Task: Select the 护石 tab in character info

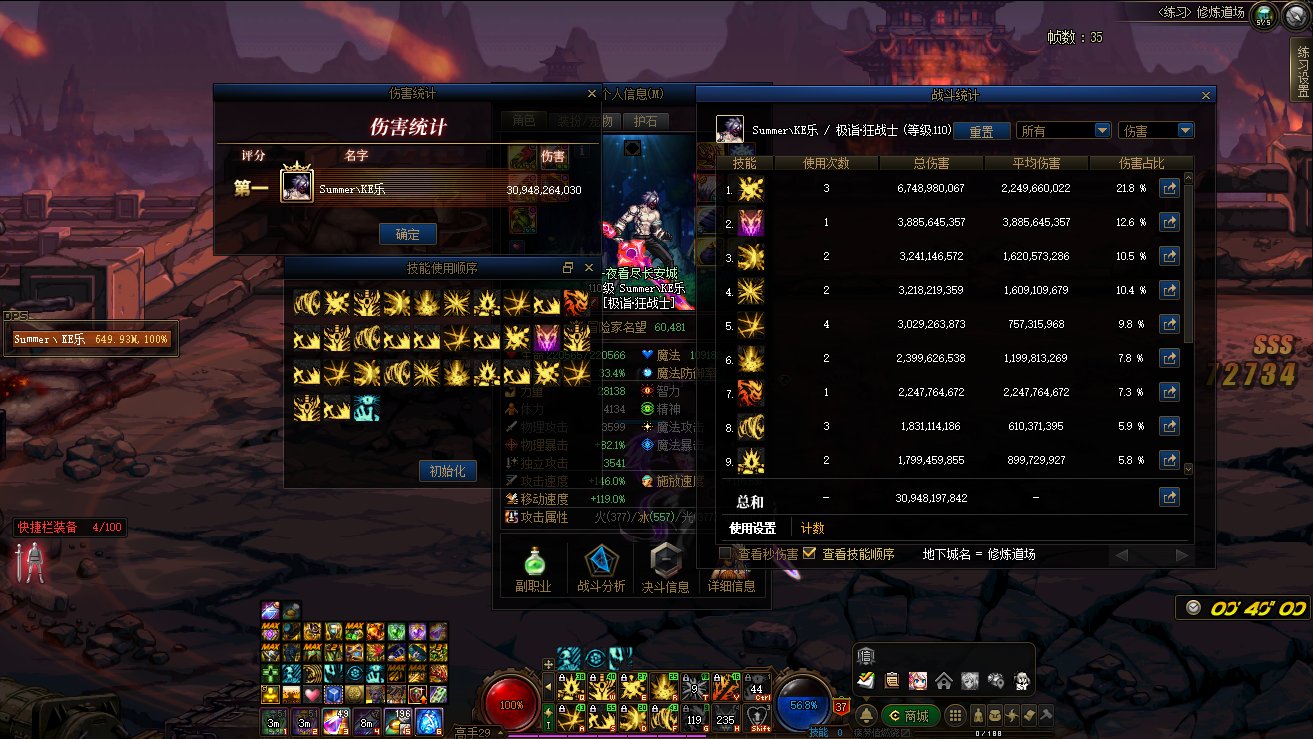Action: [646, 121]
